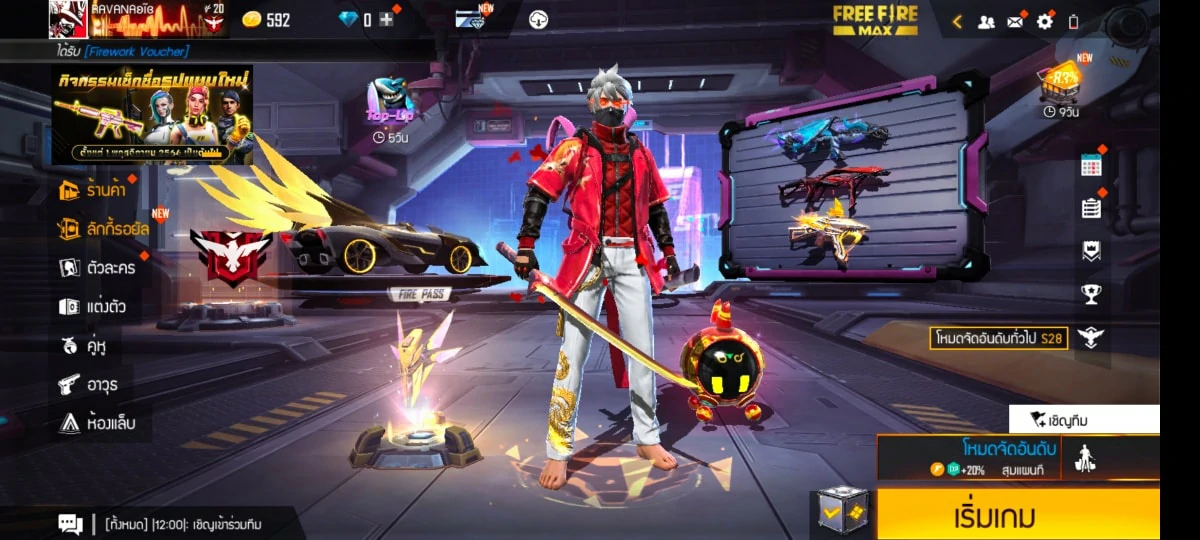The image size is (1200, 540).
Task: View the new event banner thumbnail
Action: [152, 115]
